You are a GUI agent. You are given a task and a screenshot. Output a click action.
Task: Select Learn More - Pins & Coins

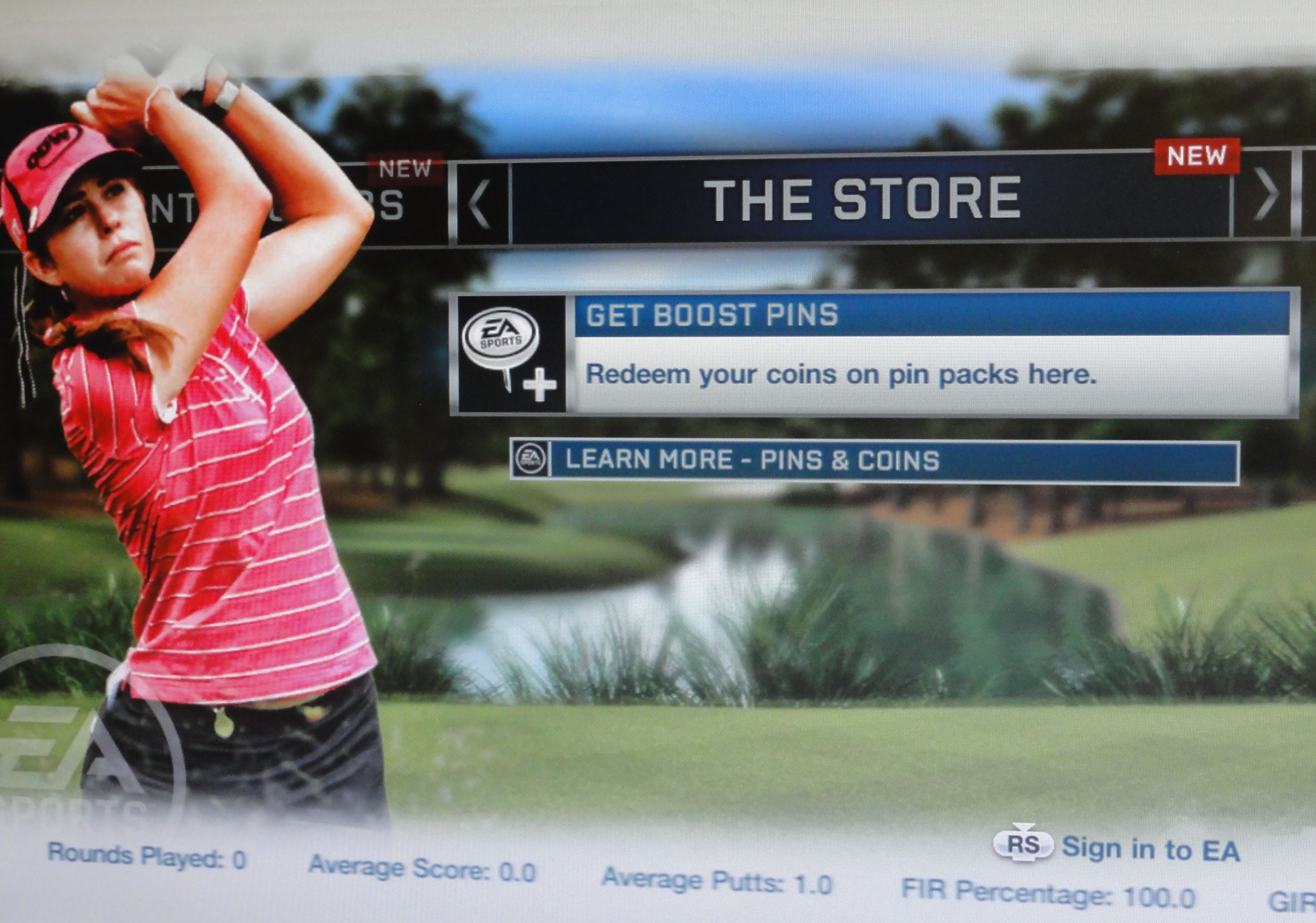point(873,461)
